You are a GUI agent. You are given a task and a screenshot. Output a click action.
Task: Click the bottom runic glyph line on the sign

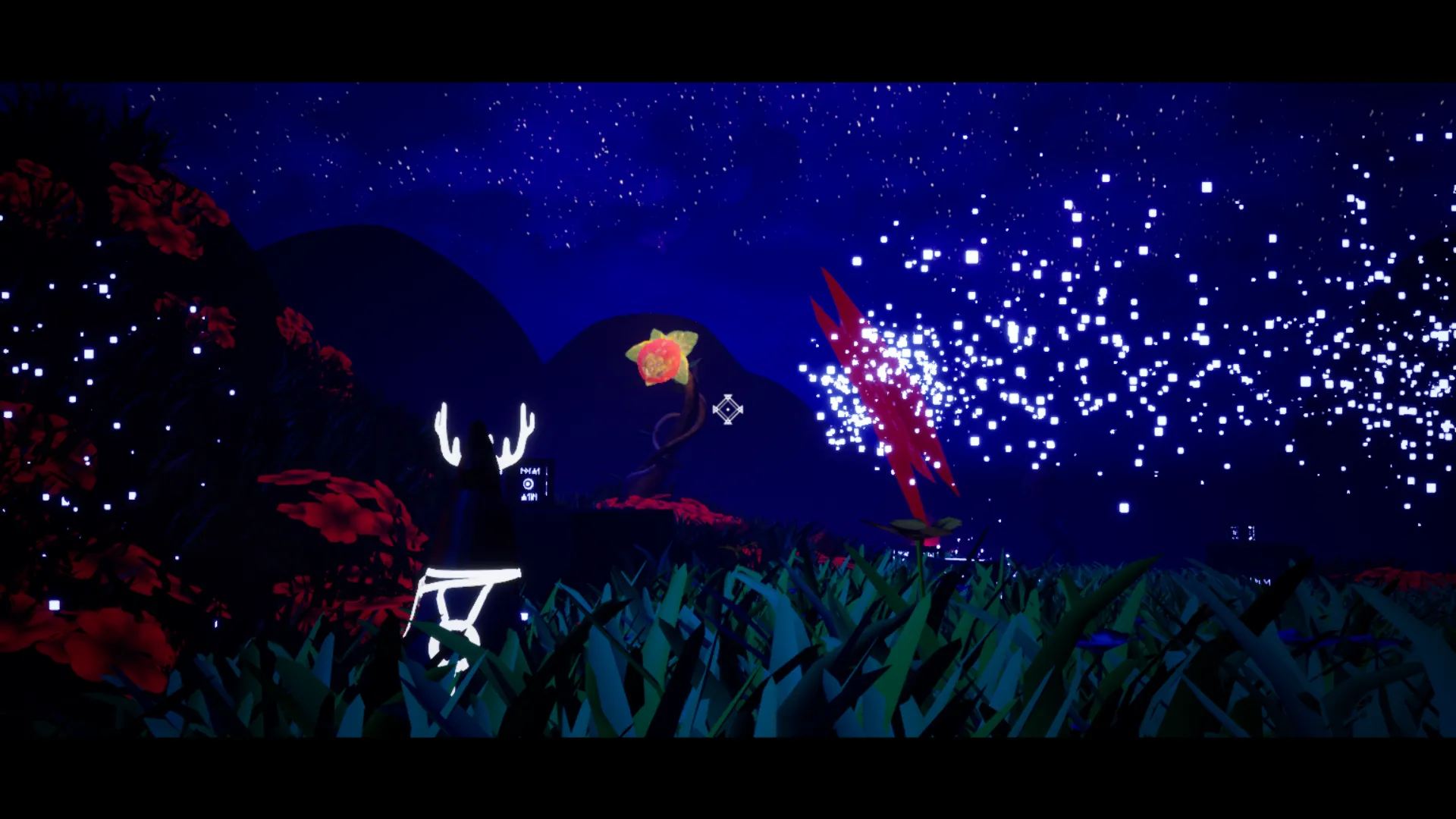529,497
